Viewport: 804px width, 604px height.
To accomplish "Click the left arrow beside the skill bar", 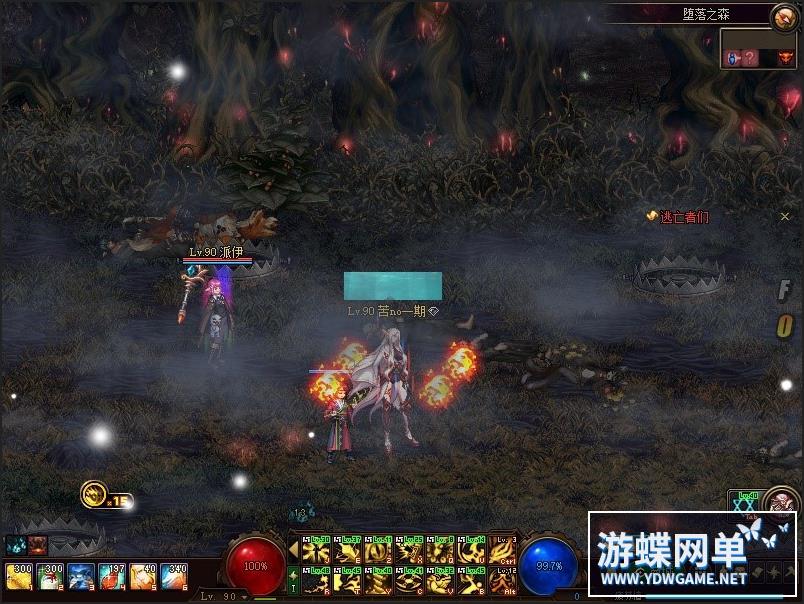I will pos(294,549).
